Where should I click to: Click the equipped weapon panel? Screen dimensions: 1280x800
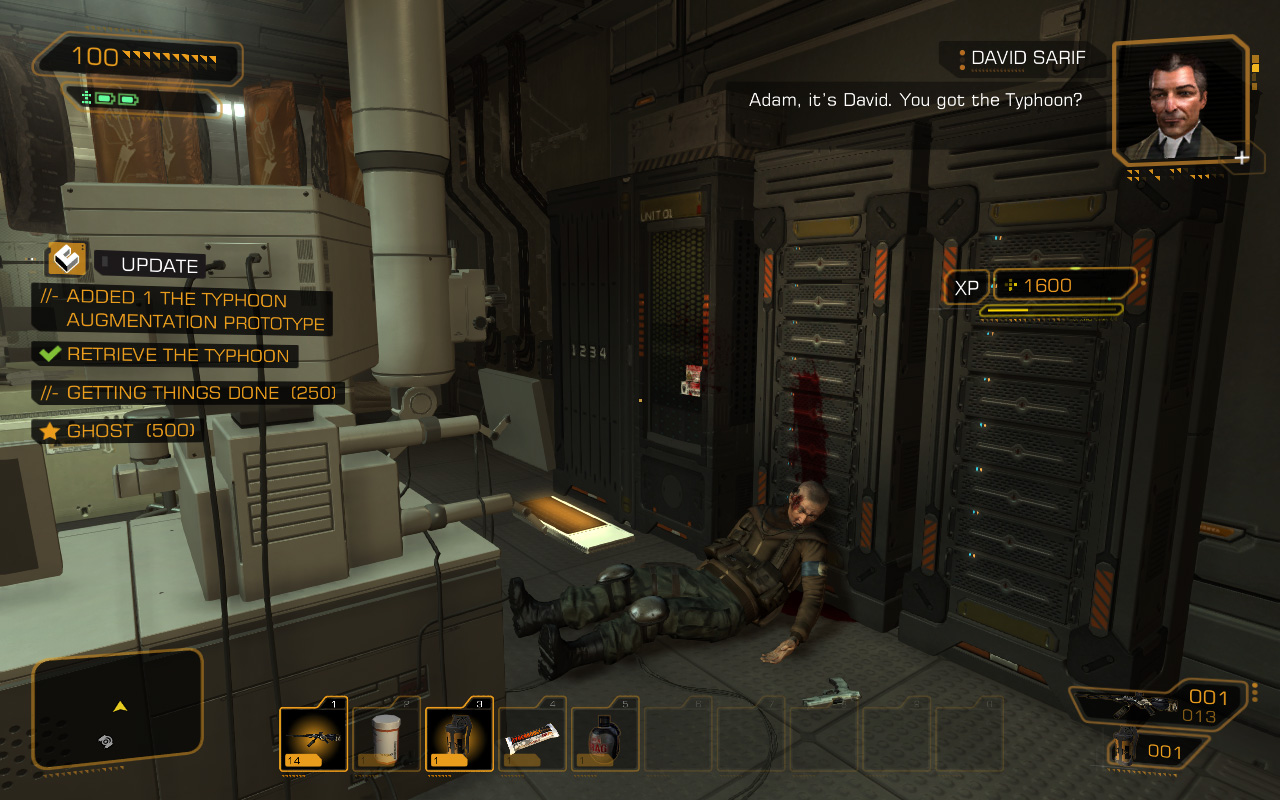coord(1158,704)
